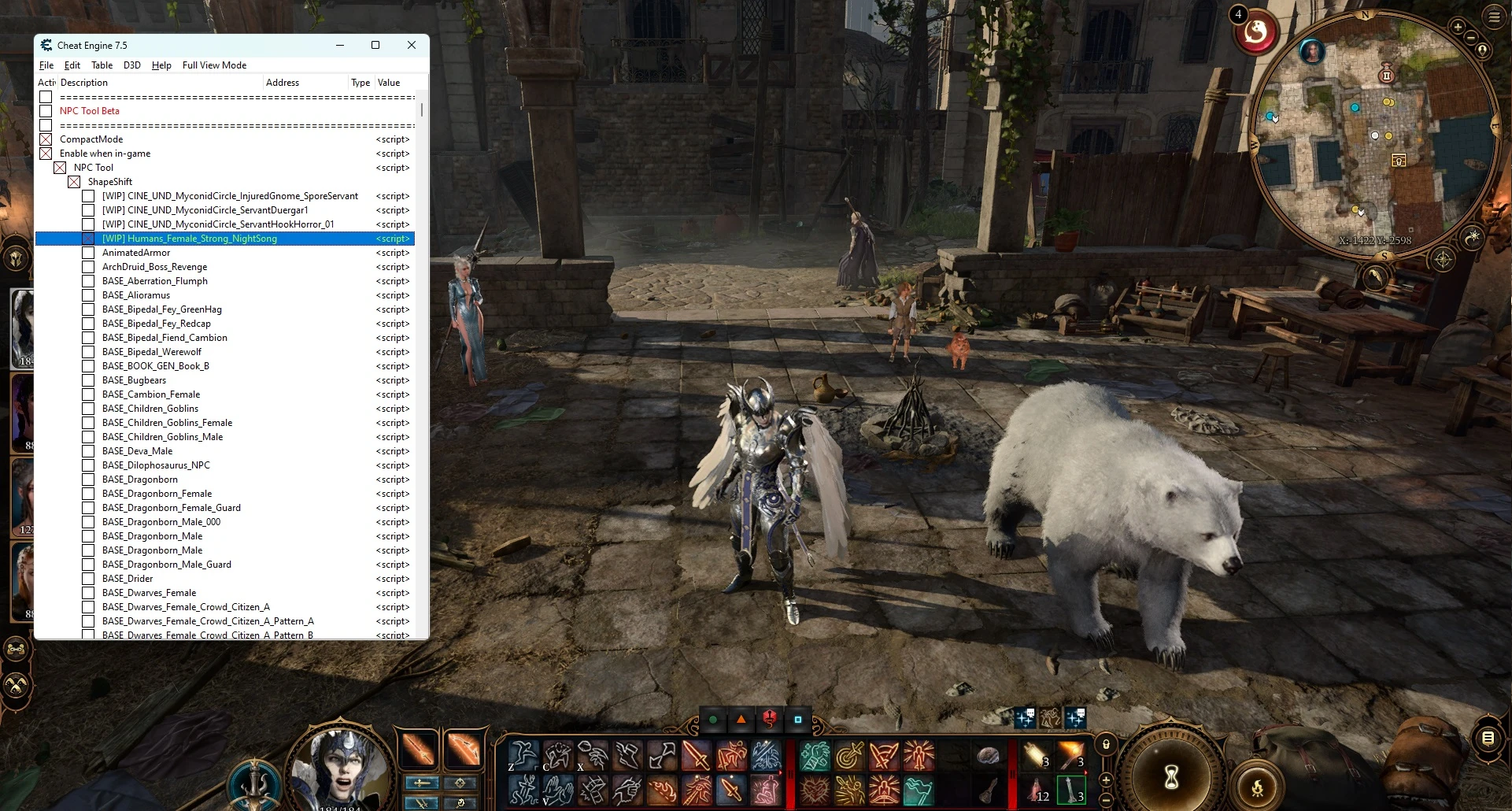The image size is (1512, 811).
Task: Zoom out the minimap with minus button
Action: pos(1470,37)
